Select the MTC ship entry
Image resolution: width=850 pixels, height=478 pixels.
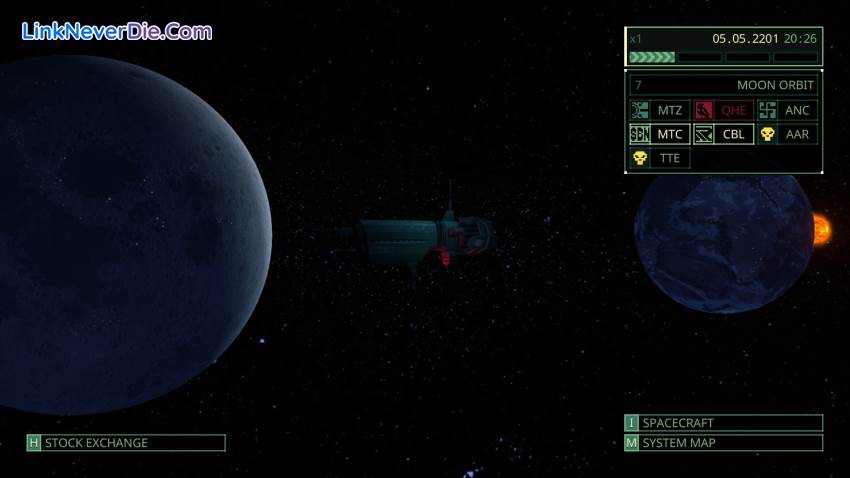(x=660, y=134)
